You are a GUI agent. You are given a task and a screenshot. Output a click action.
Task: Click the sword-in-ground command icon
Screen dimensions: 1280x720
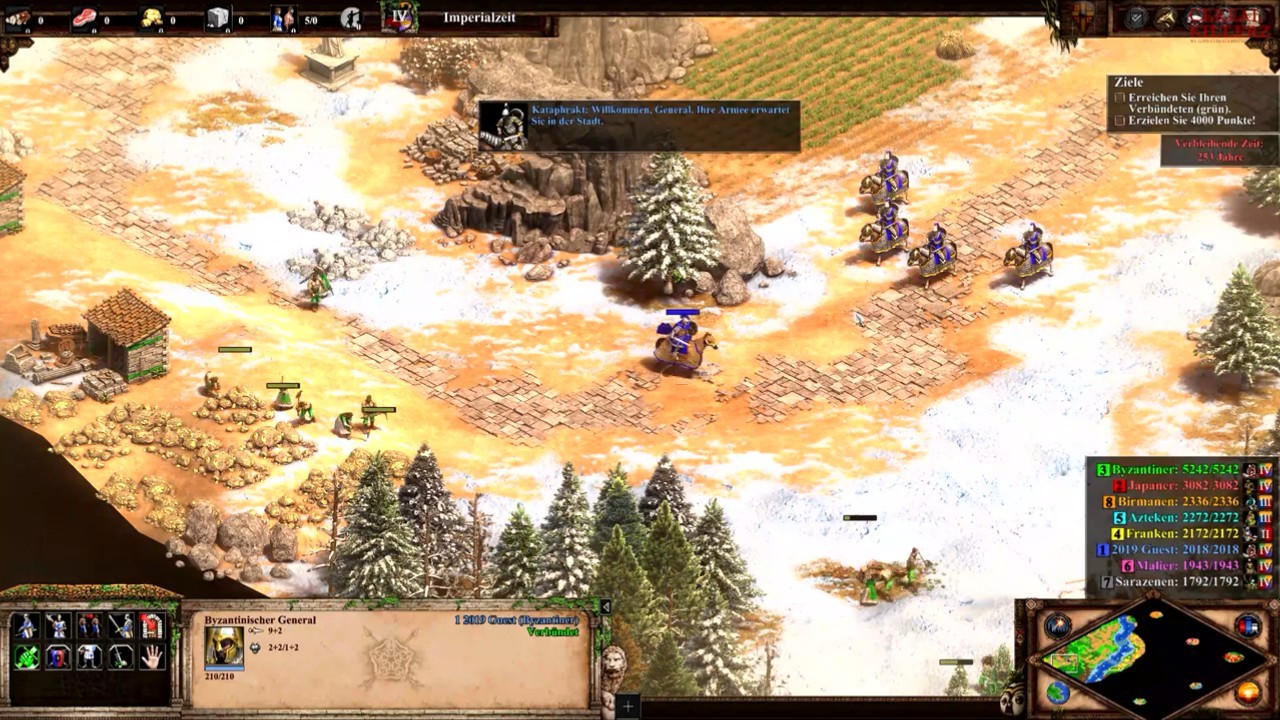click(x=121, y=657)
